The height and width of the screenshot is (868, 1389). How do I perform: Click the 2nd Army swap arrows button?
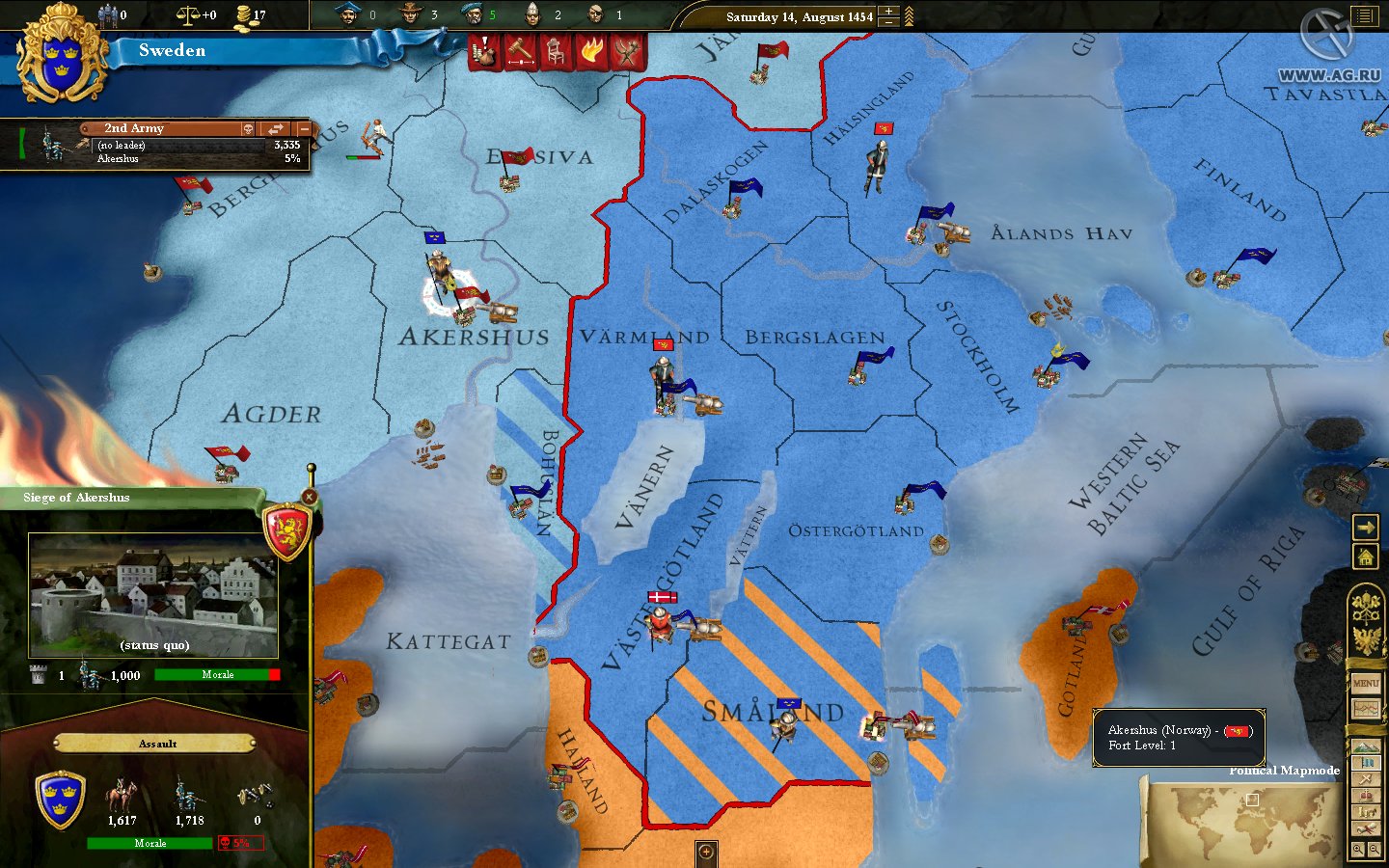point(276,128)
